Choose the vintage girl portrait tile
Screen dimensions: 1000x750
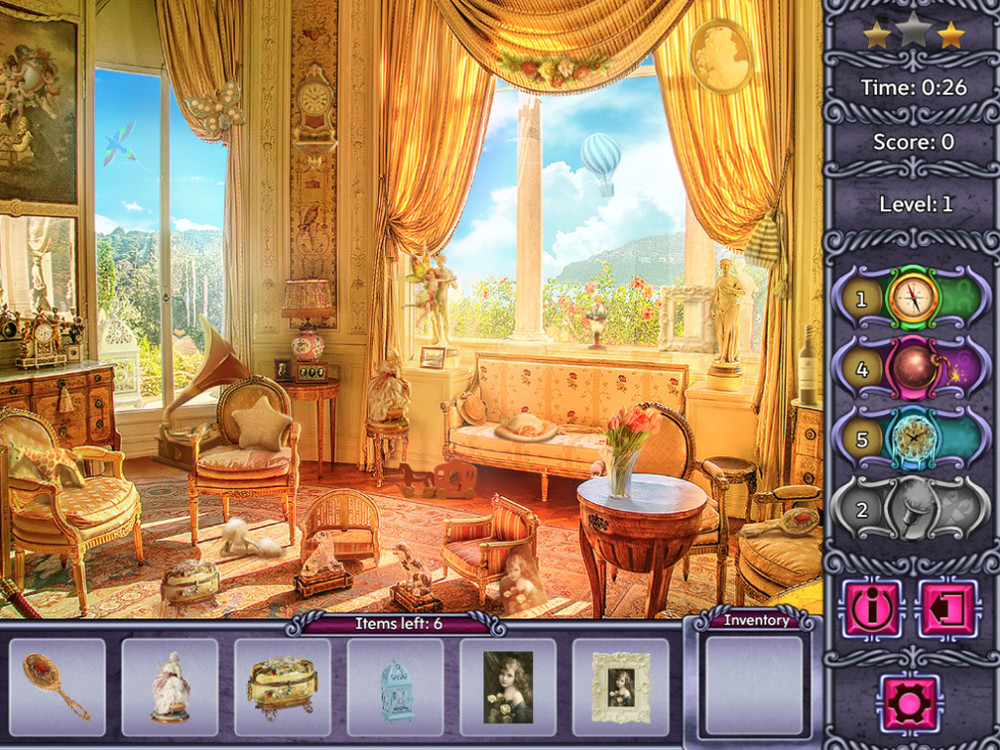pos(508,686)
